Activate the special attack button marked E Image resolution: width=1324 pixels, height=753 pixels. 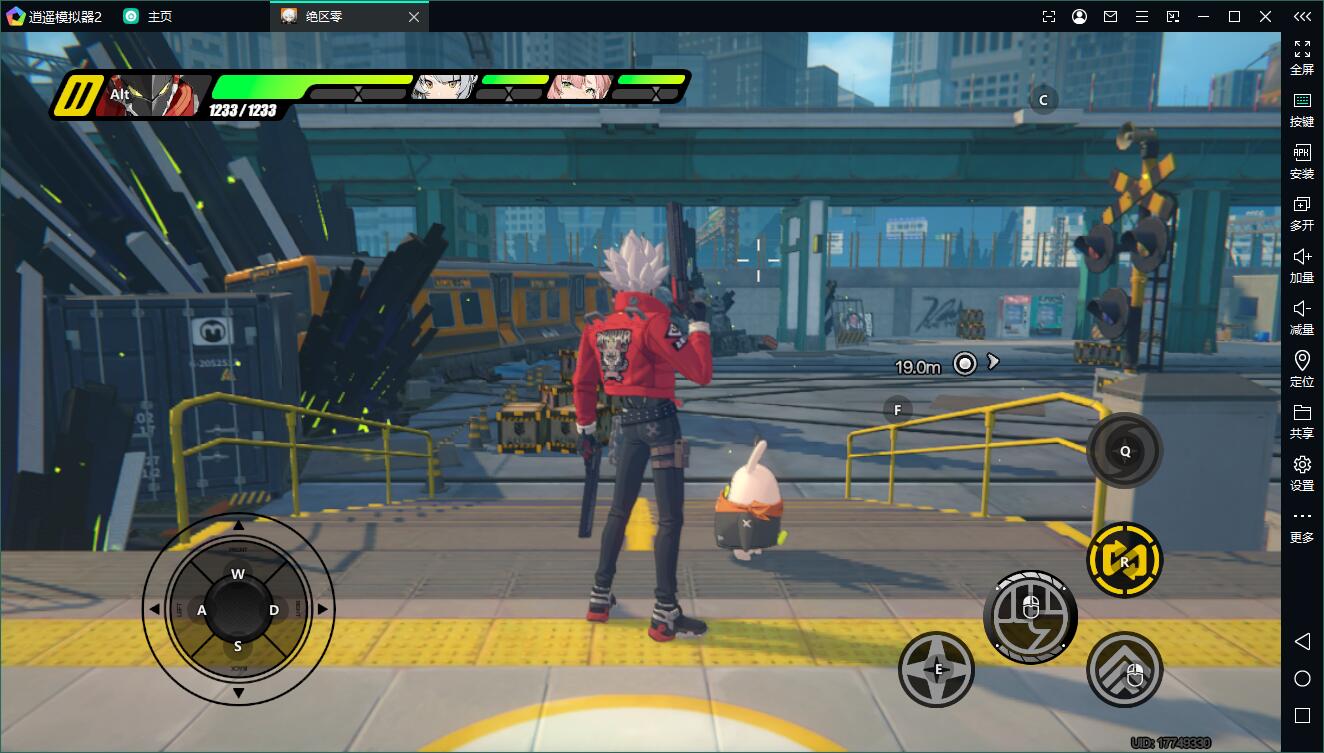click(937, 669)
